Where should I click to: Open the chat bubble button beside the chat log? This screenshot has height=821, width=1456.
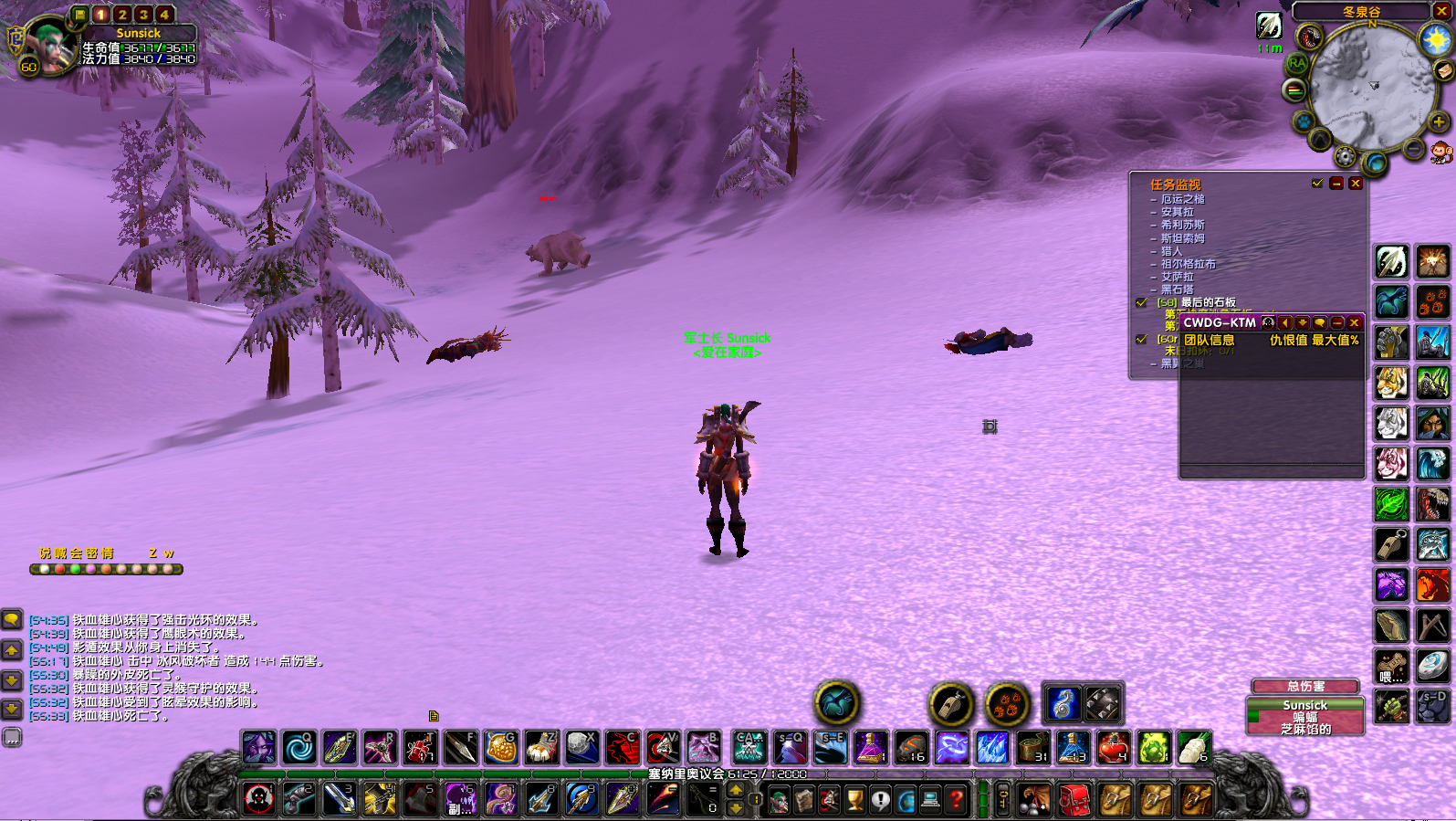[12, 620]
